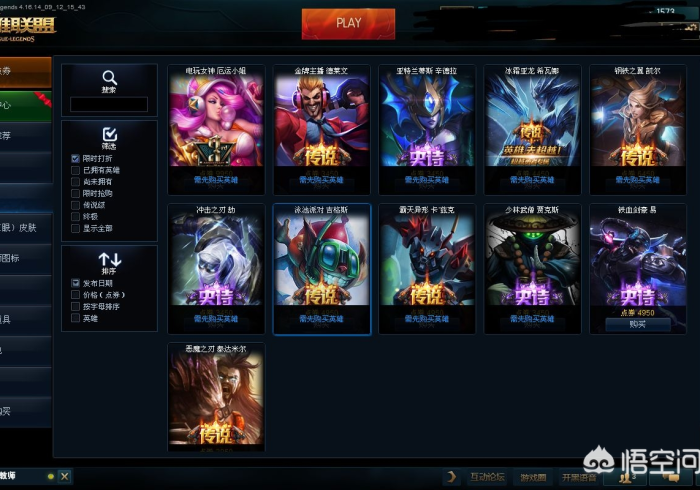
Task: Enable the 已拥有英雄 filter checkbox
Action: pos(76,171)
